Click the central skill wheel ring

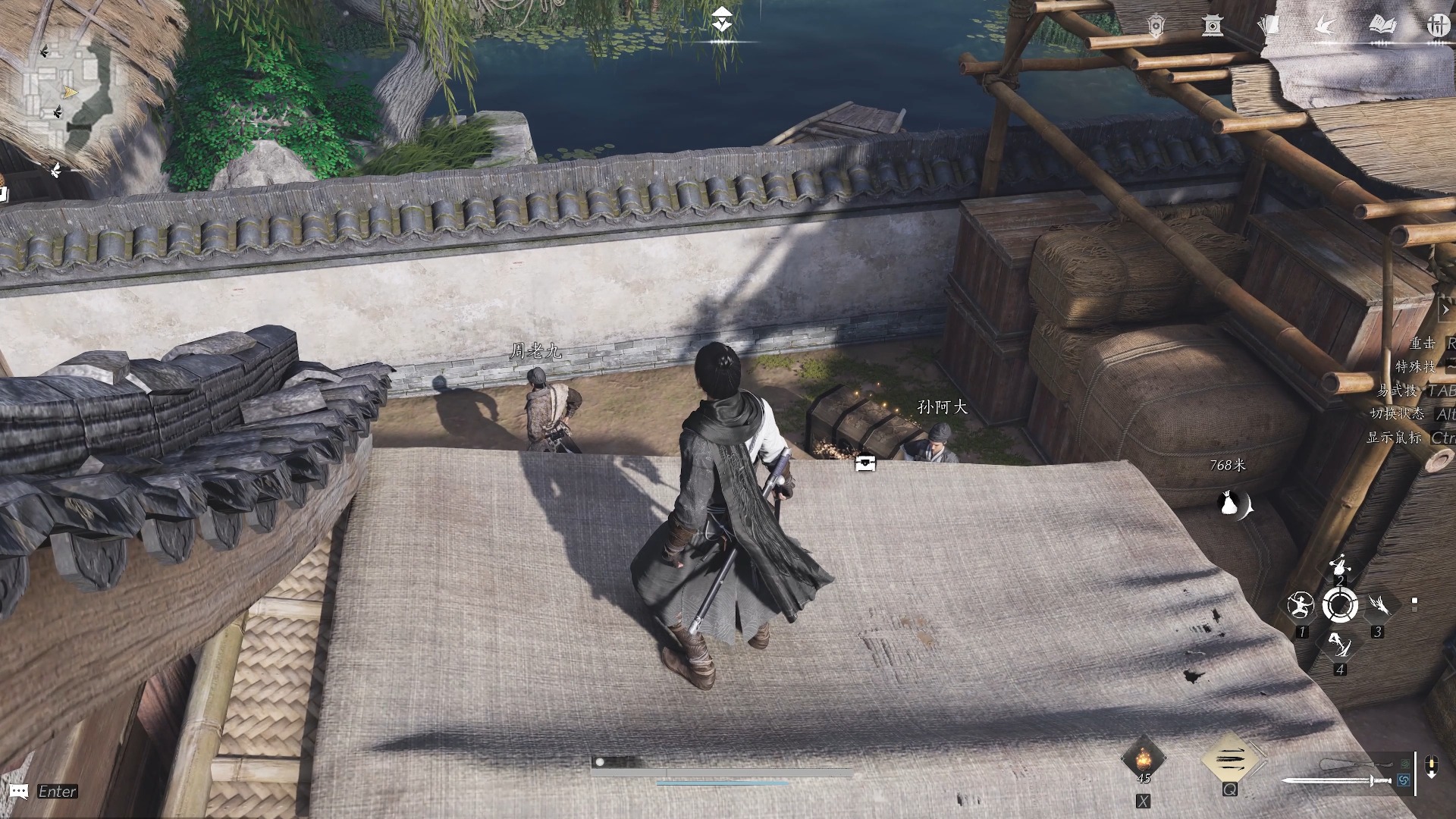[1340, 605]
